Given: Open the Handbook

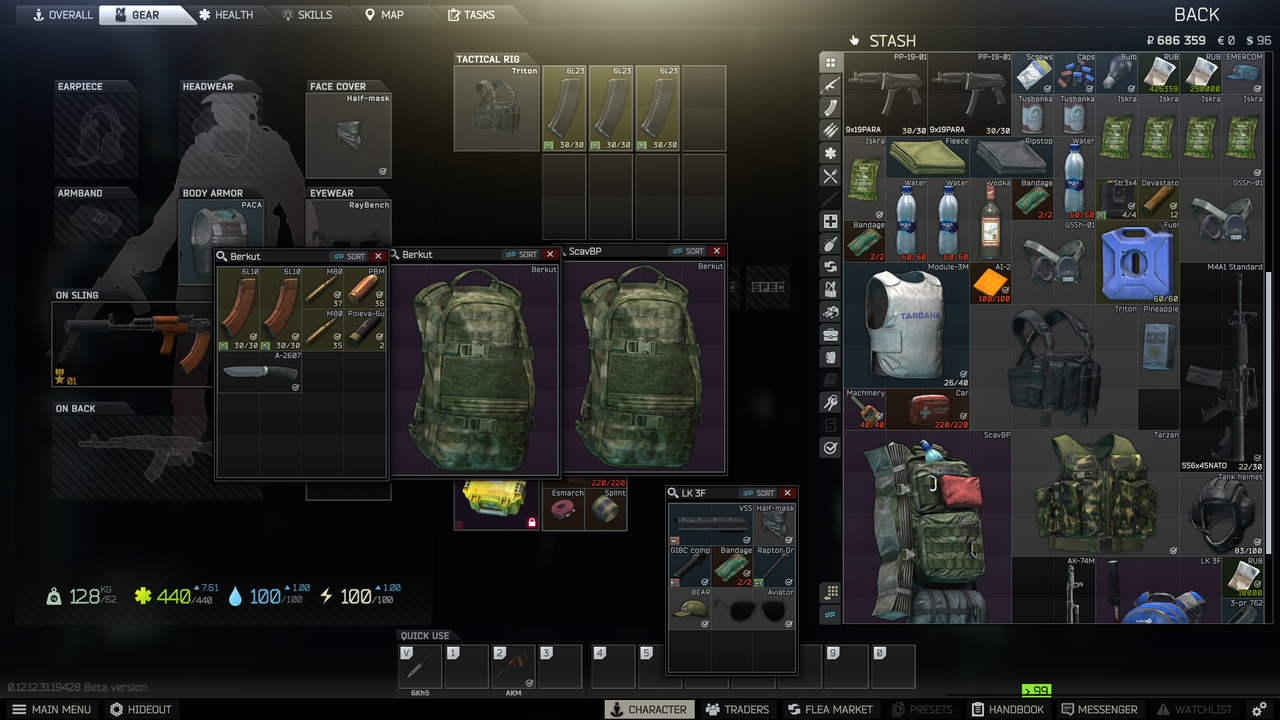Looking at the screenshot, I should [x=1007, y=709].
